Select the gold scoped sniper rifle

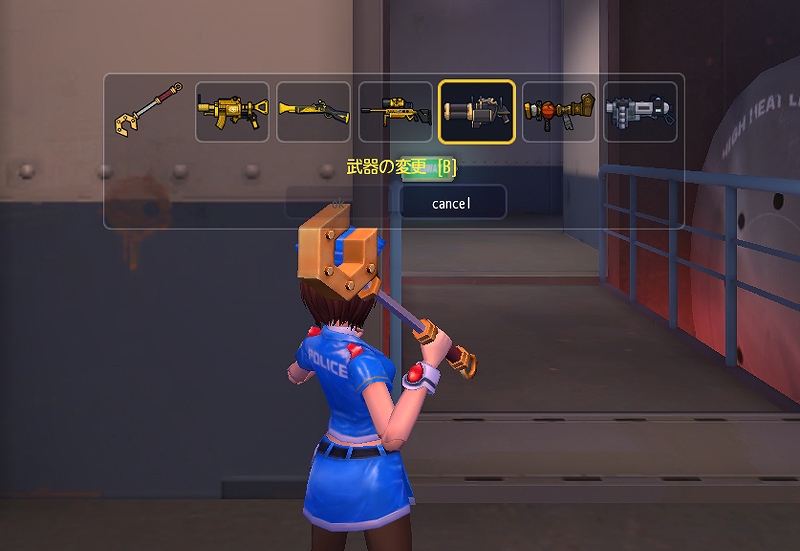395,112
